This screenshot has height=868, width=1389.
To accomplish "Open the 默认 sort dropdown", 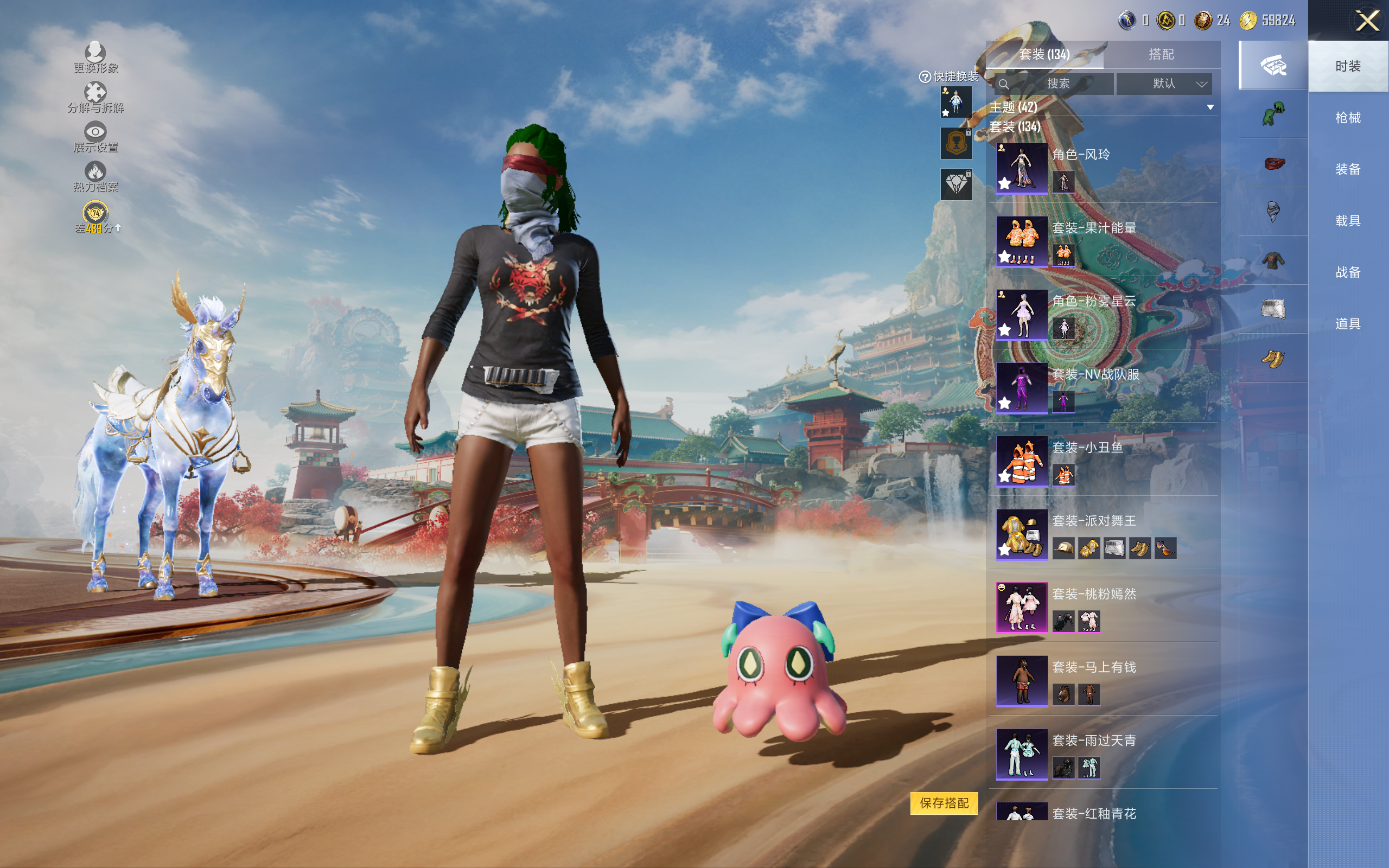I will [x=1164, y=84].
